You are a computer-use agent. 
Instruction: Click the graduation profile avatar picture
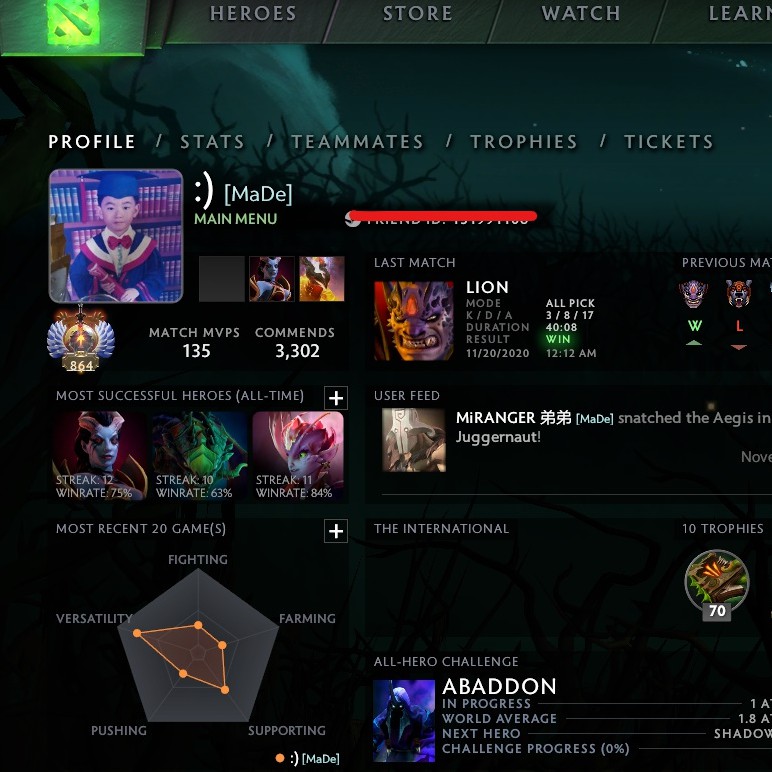[116, 236]
